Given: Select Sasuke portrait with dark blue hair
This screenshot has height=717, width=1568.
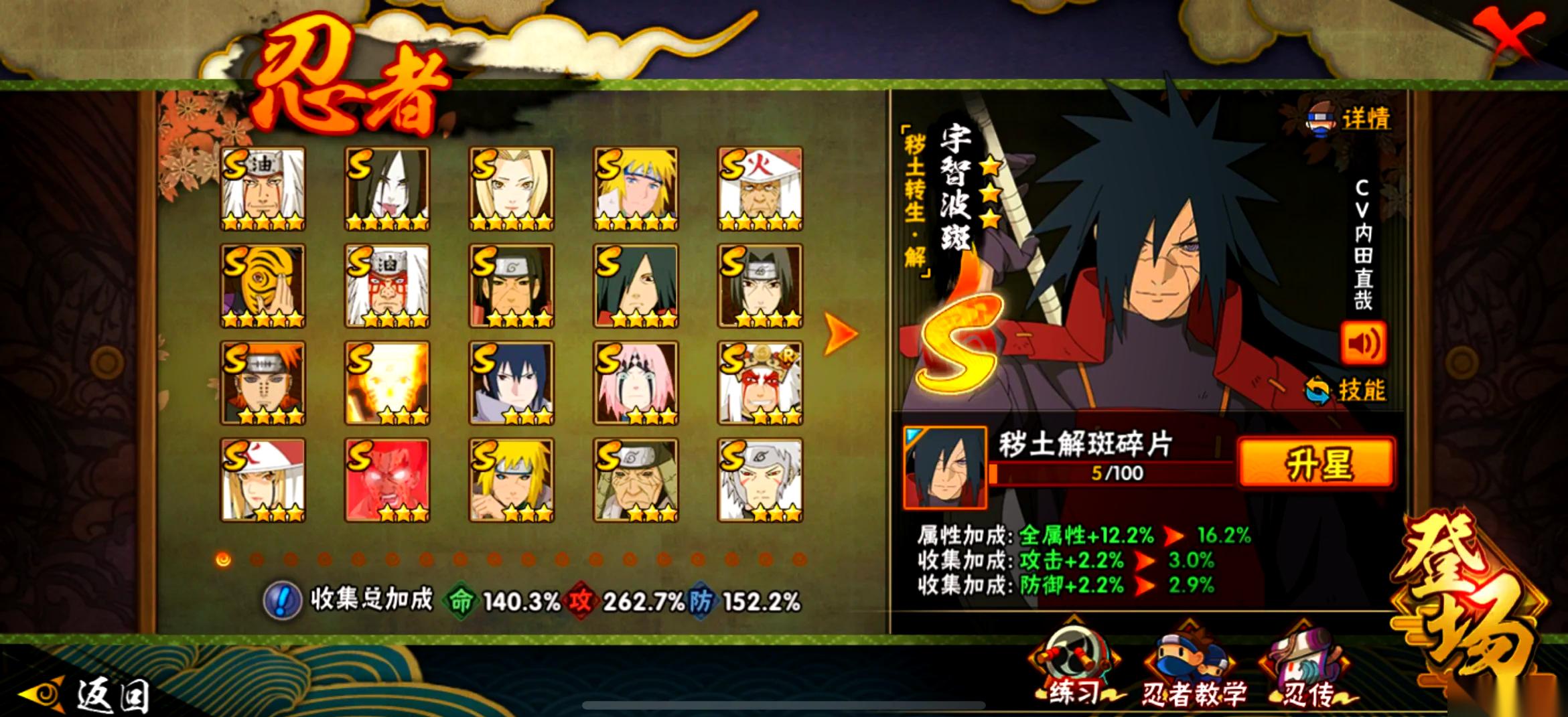Looking at the screenshot, I should 511,383.
